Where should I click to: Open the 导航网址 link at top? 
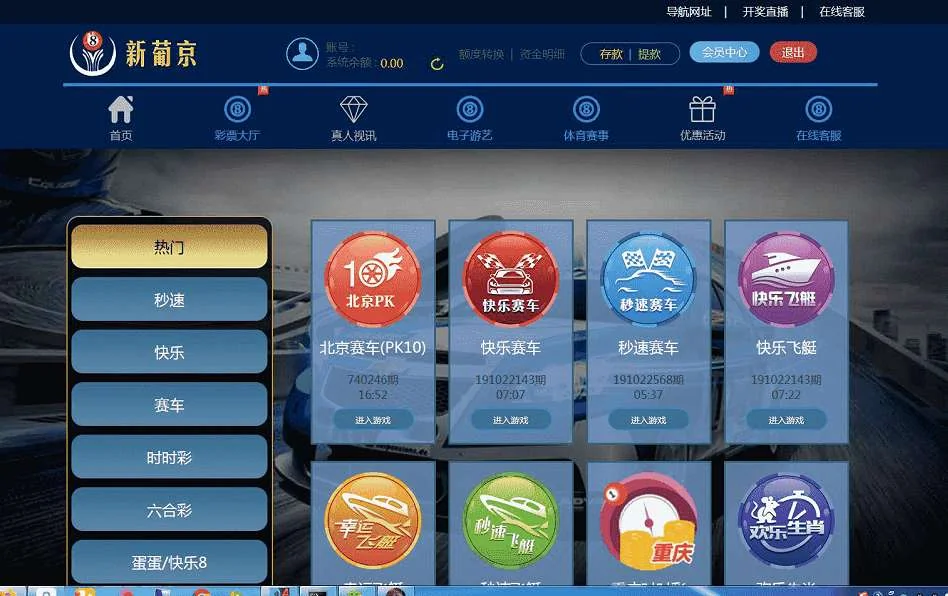point(689,12)
